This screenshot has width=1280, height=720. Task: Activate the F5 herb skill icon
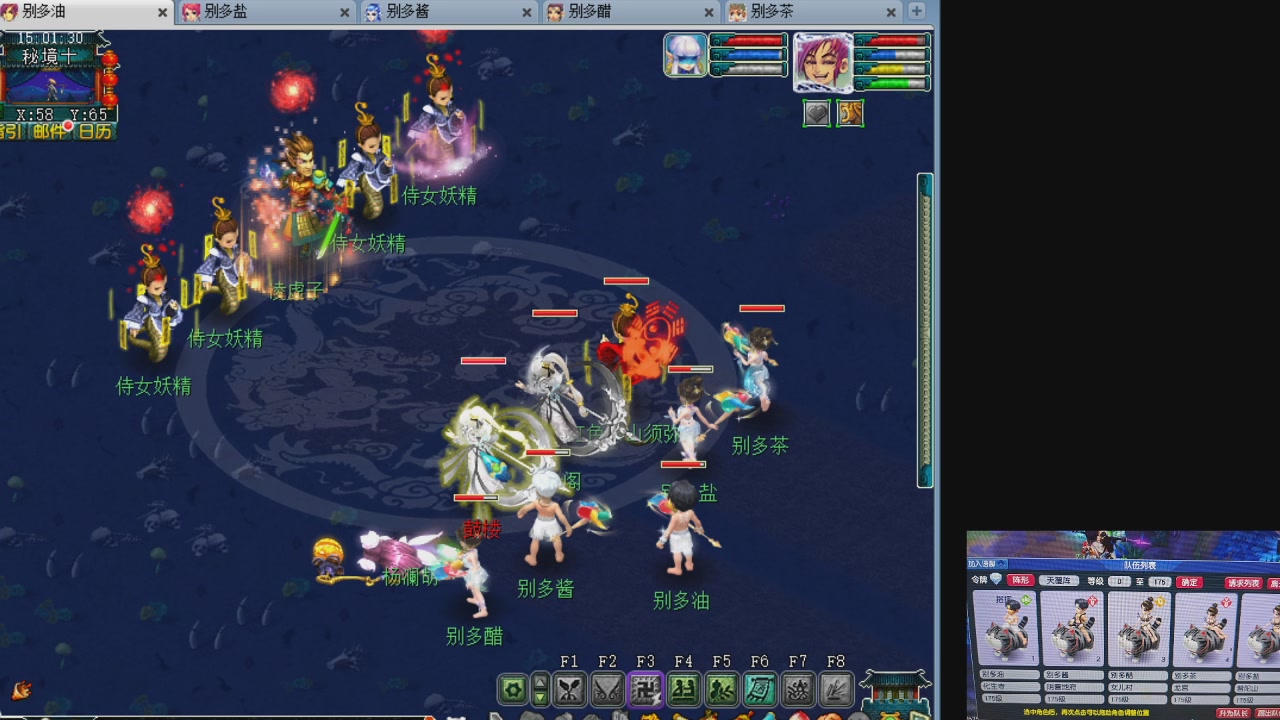722,688
